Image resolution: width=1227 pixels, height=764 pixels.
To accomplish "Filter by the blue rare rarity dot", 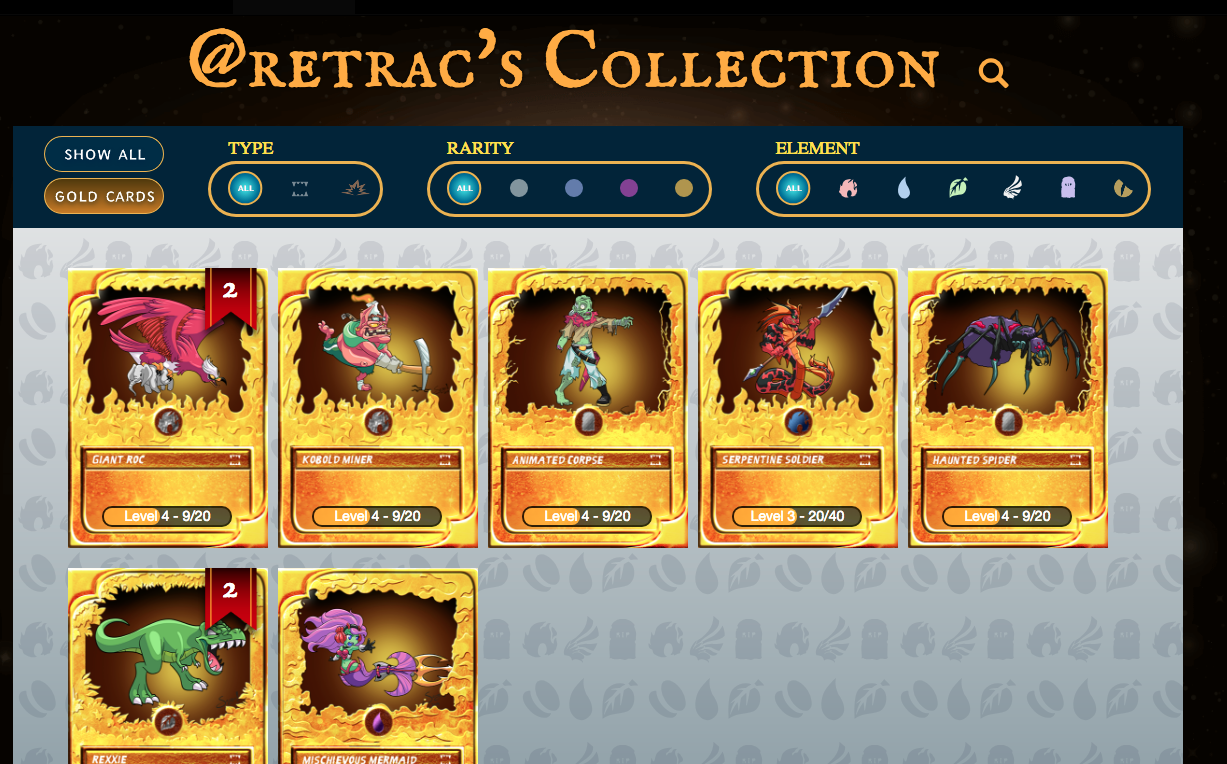I will click(x=573, y=188).
